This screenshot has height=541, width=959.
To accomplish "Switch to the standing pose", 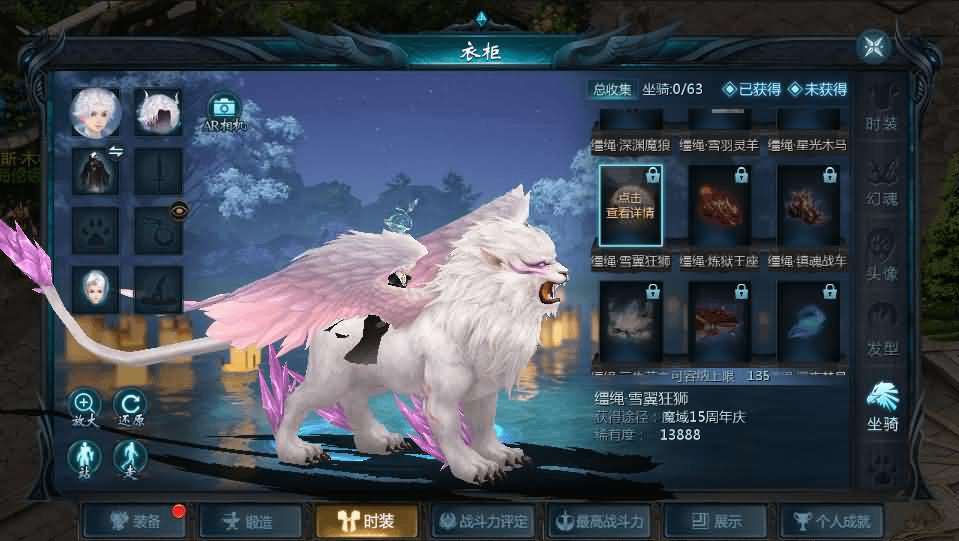I will [83, 457].
